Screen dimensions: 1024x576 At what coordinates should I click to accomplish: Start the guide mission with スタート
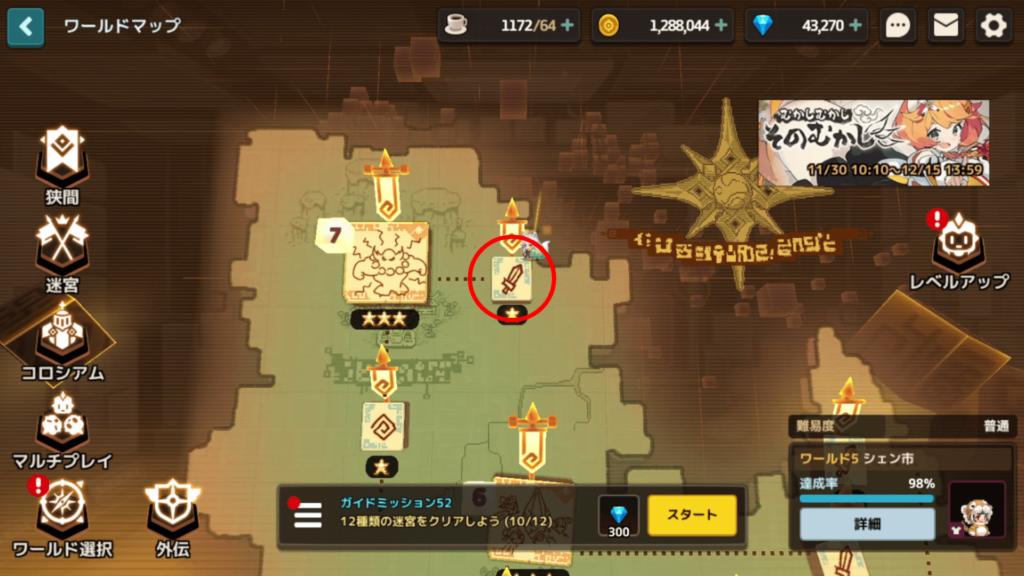(691, 515)
